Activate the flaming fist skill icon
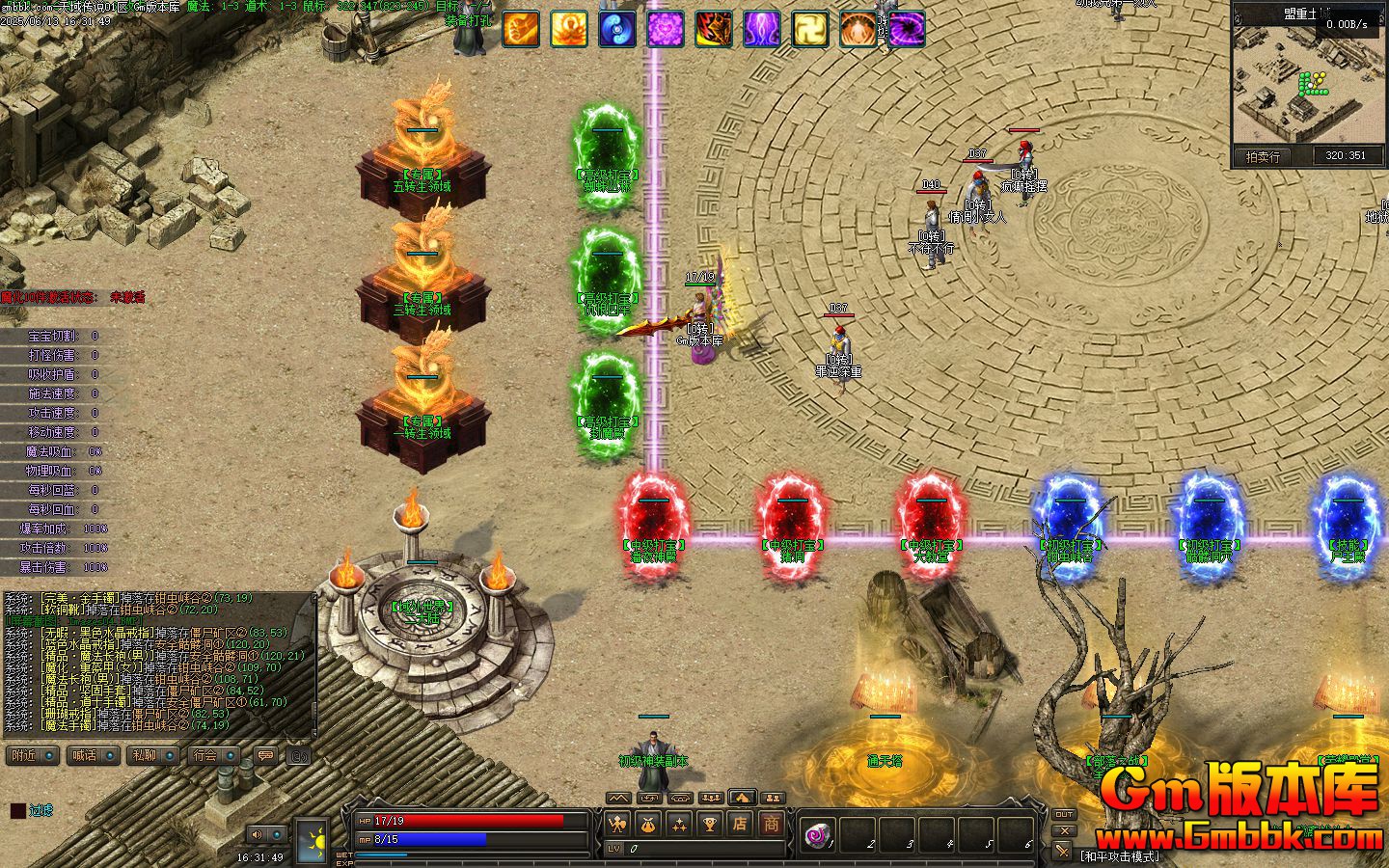This screenshot has width=1389, height=868. pos(521,29)
